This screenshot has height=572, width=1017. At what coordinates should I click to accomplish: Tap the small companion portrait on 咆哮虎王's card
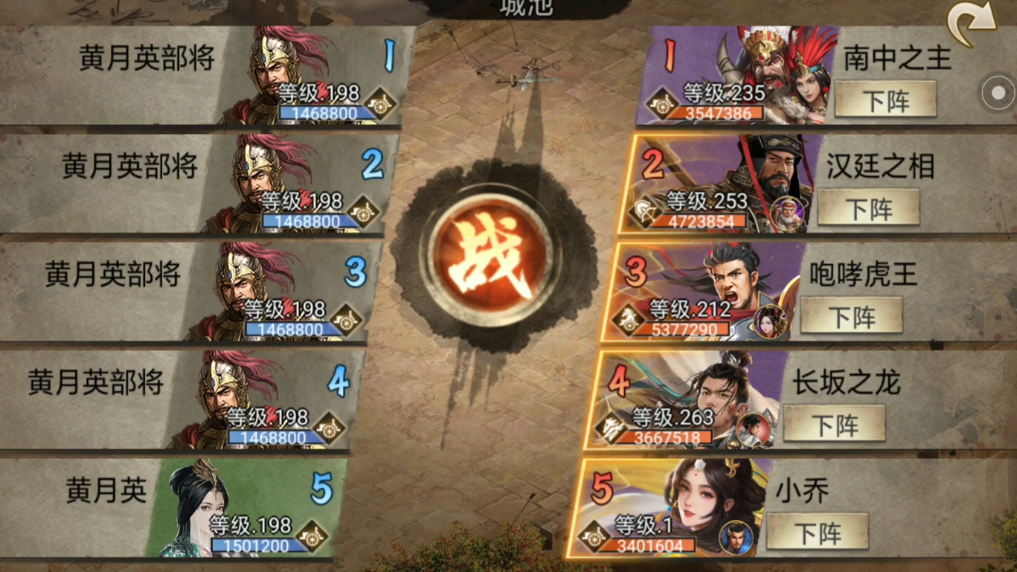770,321
